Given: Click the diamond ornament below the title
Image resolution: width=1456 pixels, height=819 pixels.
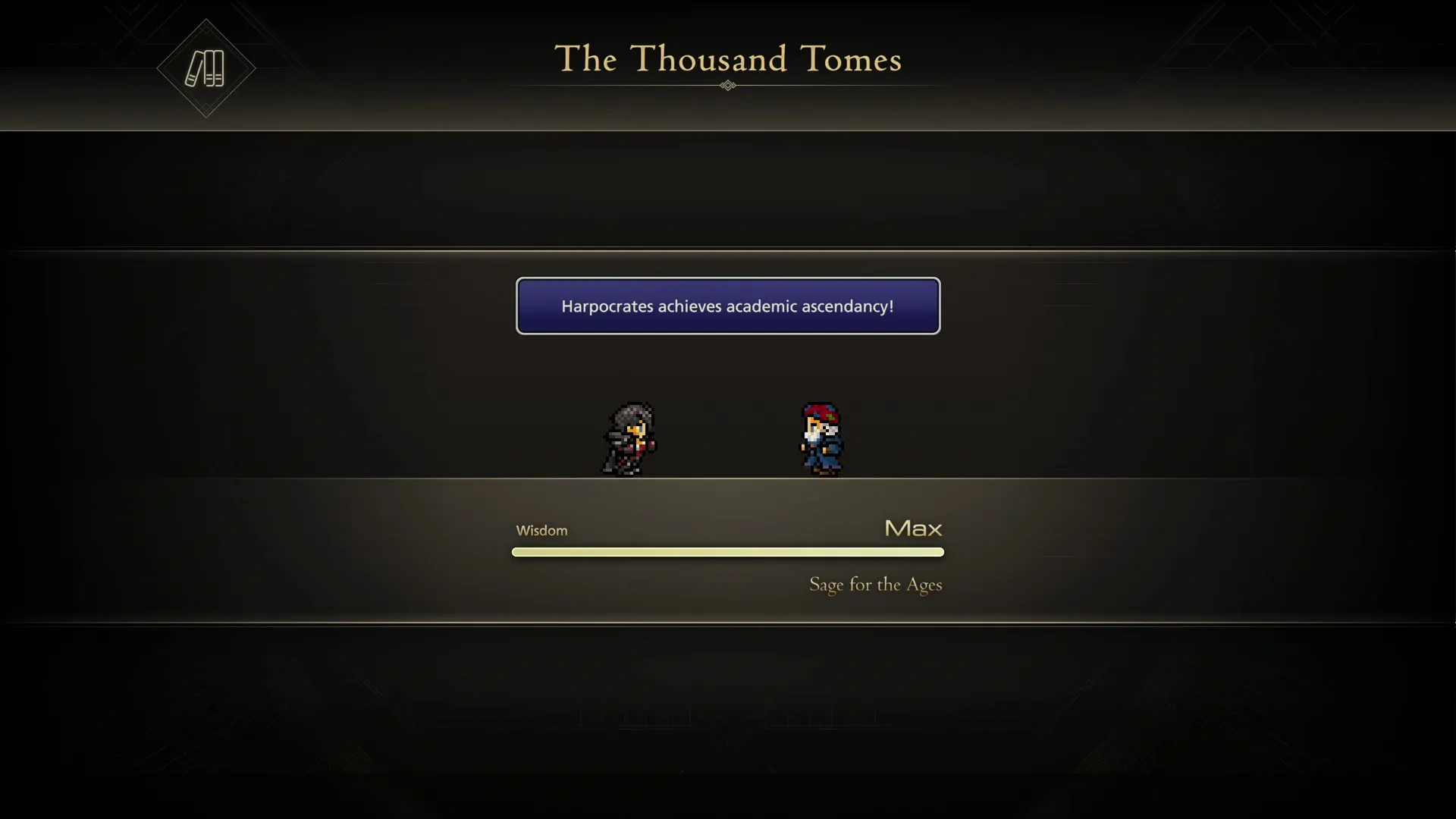Looking at the screenshot, I should pos(727,86).
